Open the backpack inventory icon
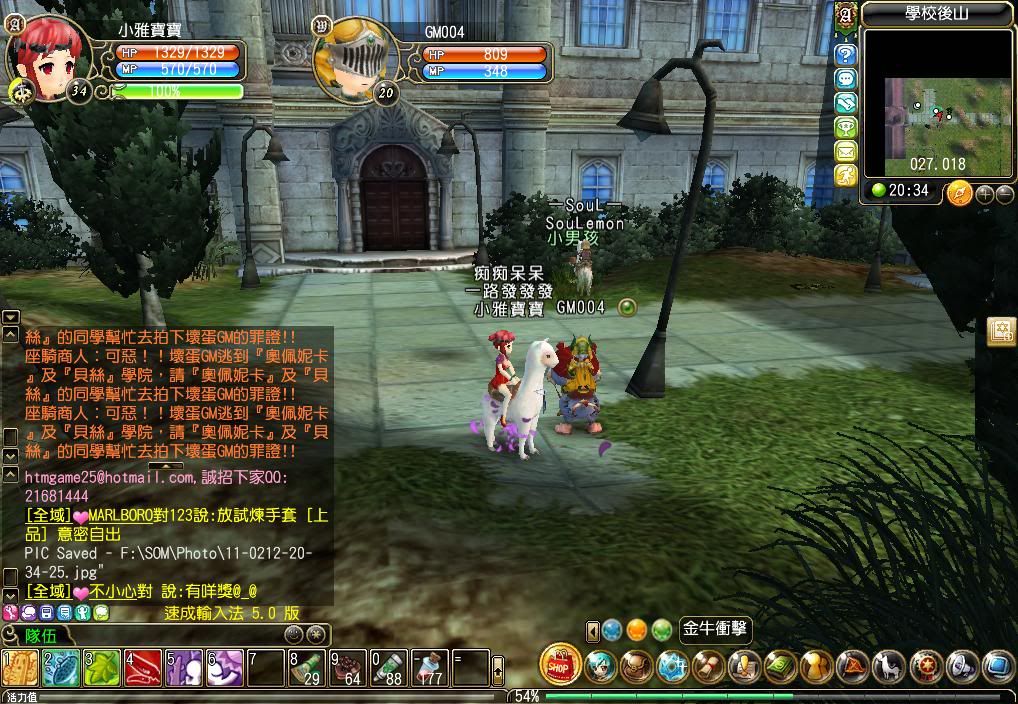Screen dimensions: 1018x704 [x=637, y=665]
